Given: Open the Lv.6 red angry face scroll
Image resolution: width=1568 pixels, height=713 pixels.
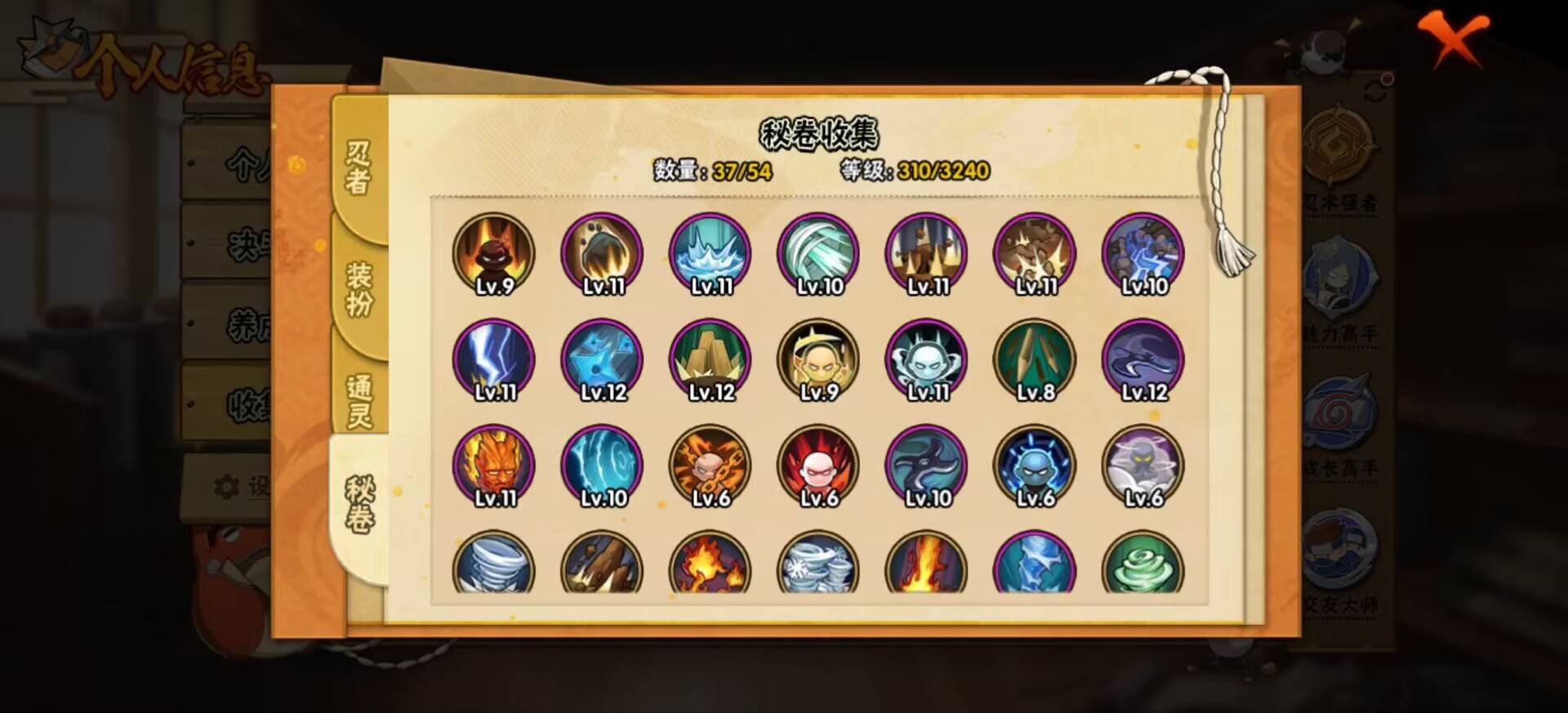Looking at the screenshot, I should point(816,466).
